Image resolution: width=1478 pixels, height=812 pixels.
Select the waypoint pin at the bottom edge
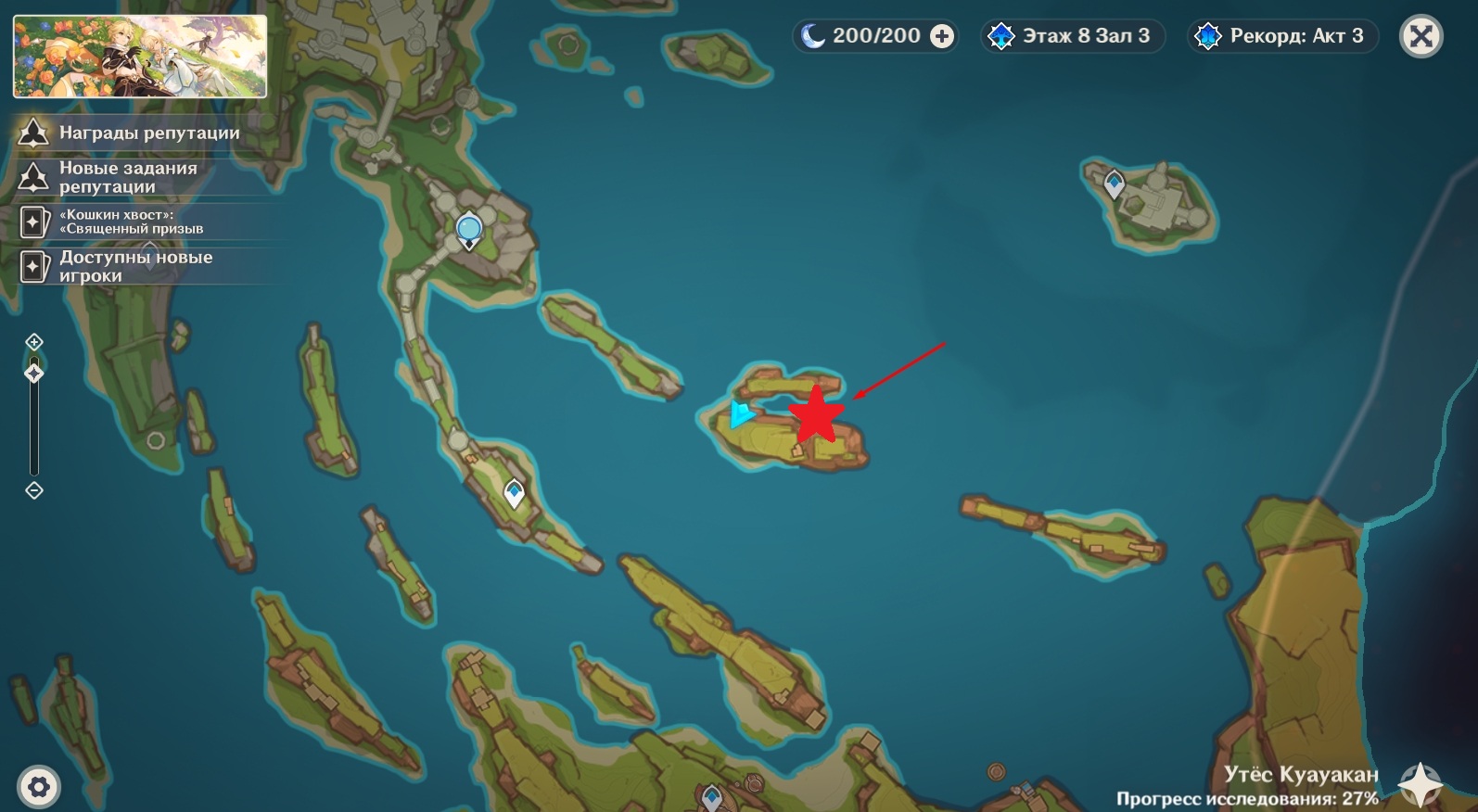(x=711, y=797)
